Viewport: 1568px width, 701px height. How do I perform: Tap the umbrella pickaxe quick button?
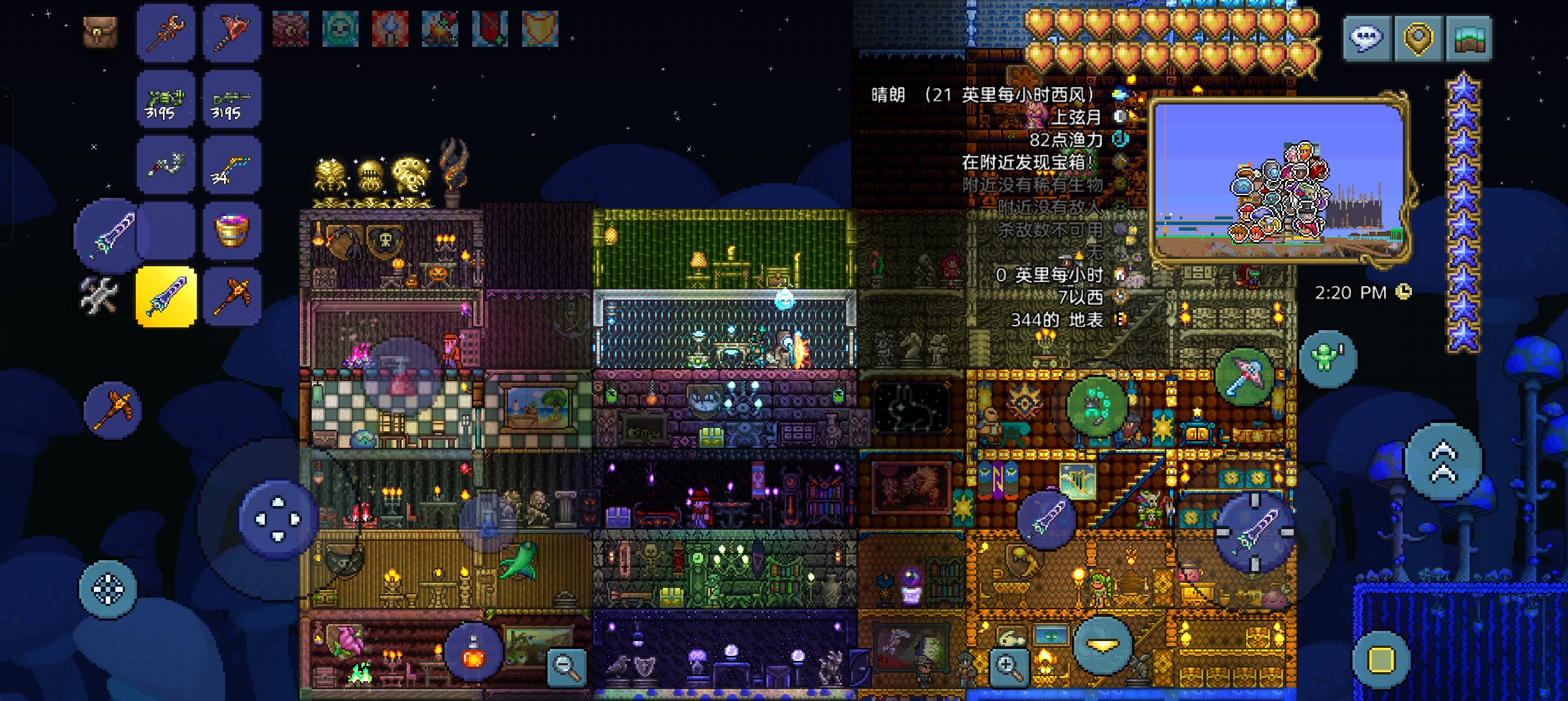[1243, 375]
